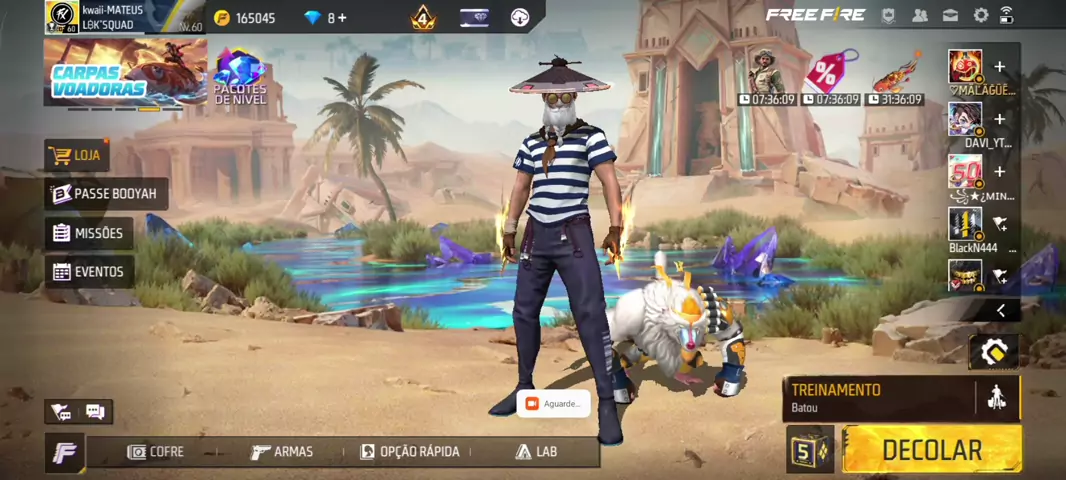Open the PASSE BOOYAH menu
Viewport: 1066px width, 480px height.
tap(106, 194)
